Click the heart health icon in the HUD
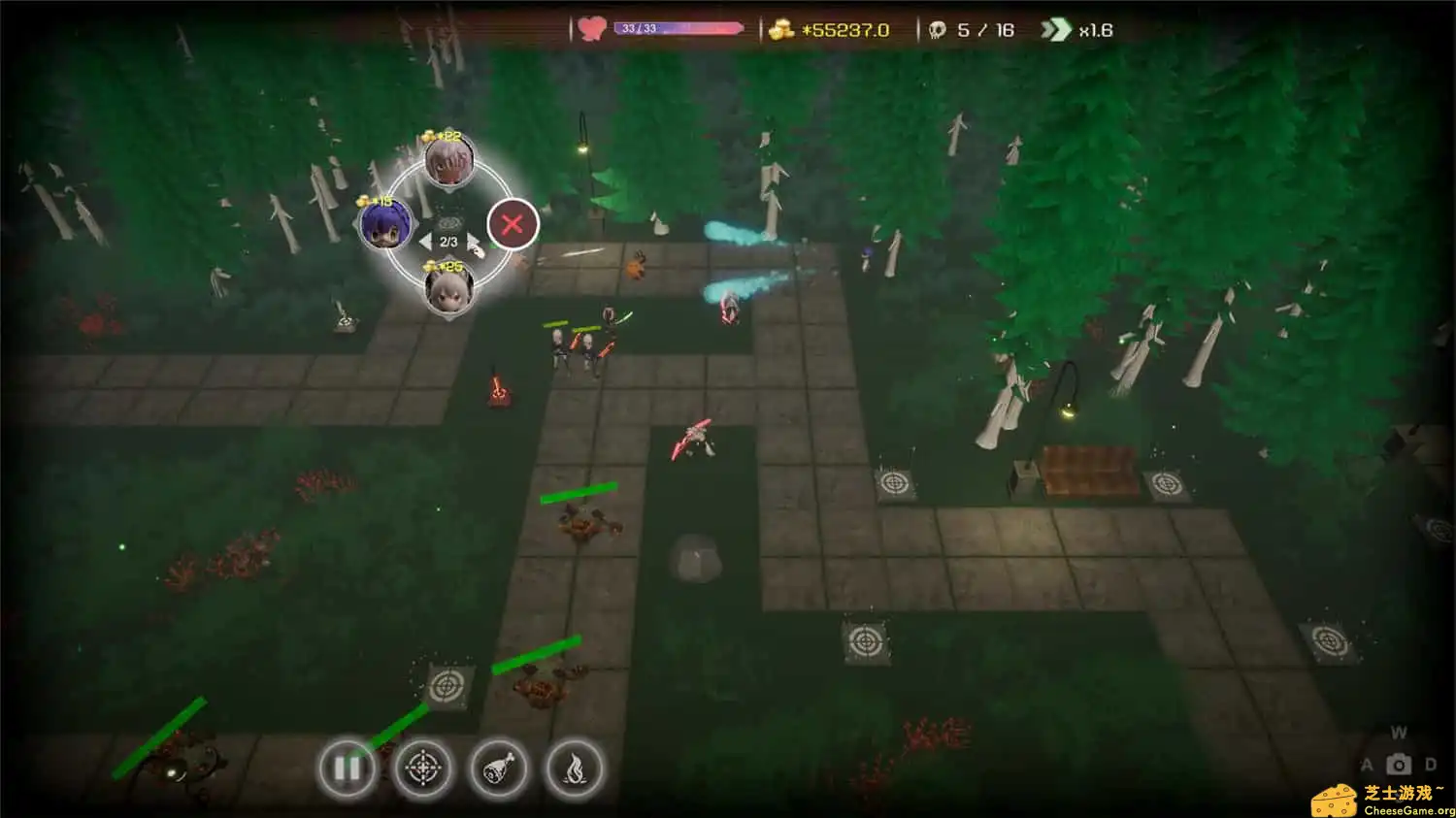The height and width of the screenshot is (818, 1456). point(589,27)
